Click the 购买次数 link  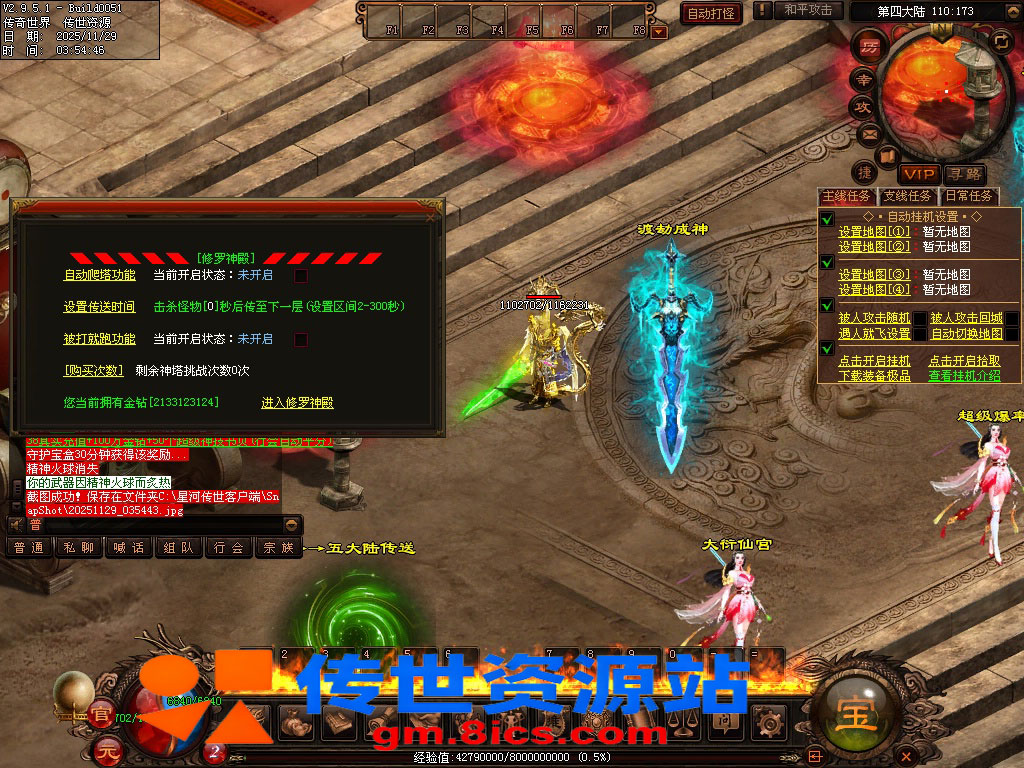(93, 370)
